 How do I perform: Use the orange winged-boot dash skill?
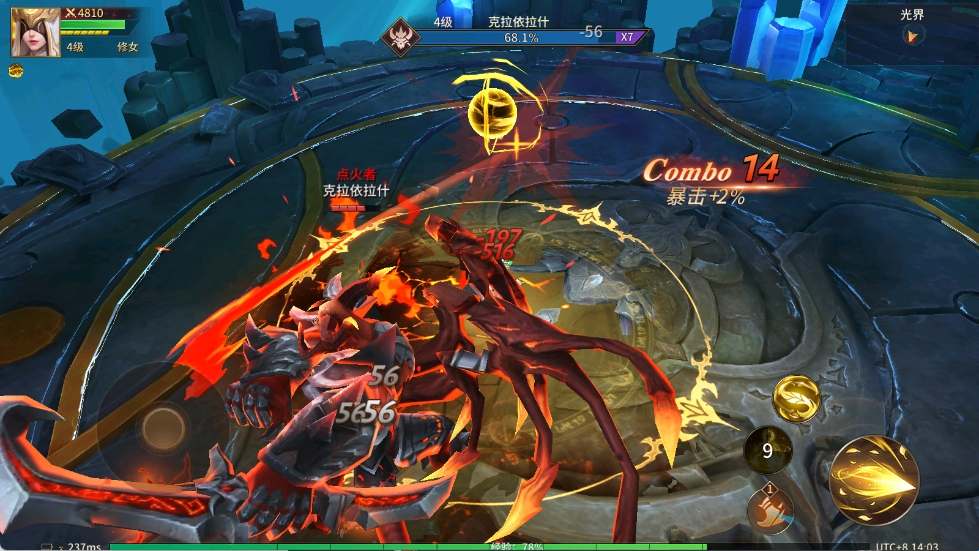(770, 509)
